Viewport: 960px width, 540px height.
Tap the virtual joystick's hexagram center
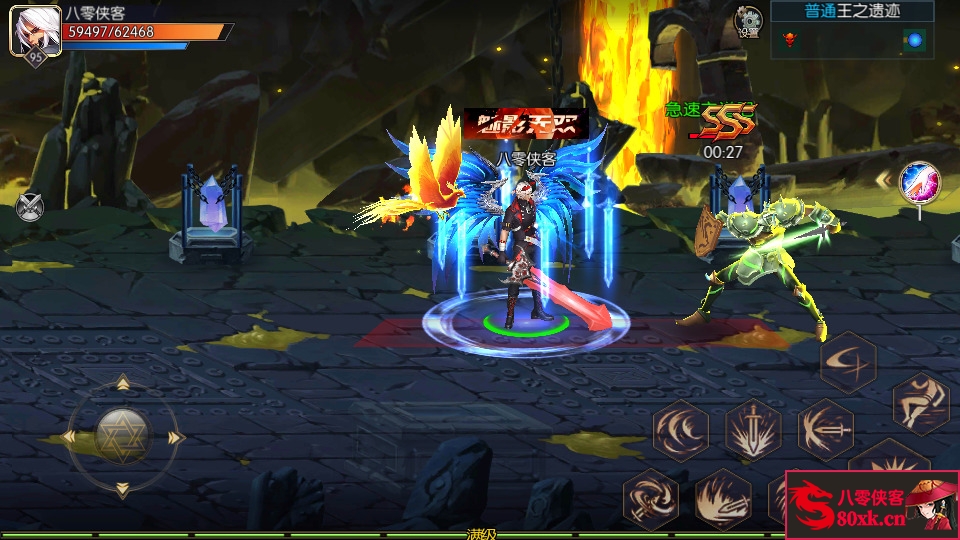pos(122,435)
